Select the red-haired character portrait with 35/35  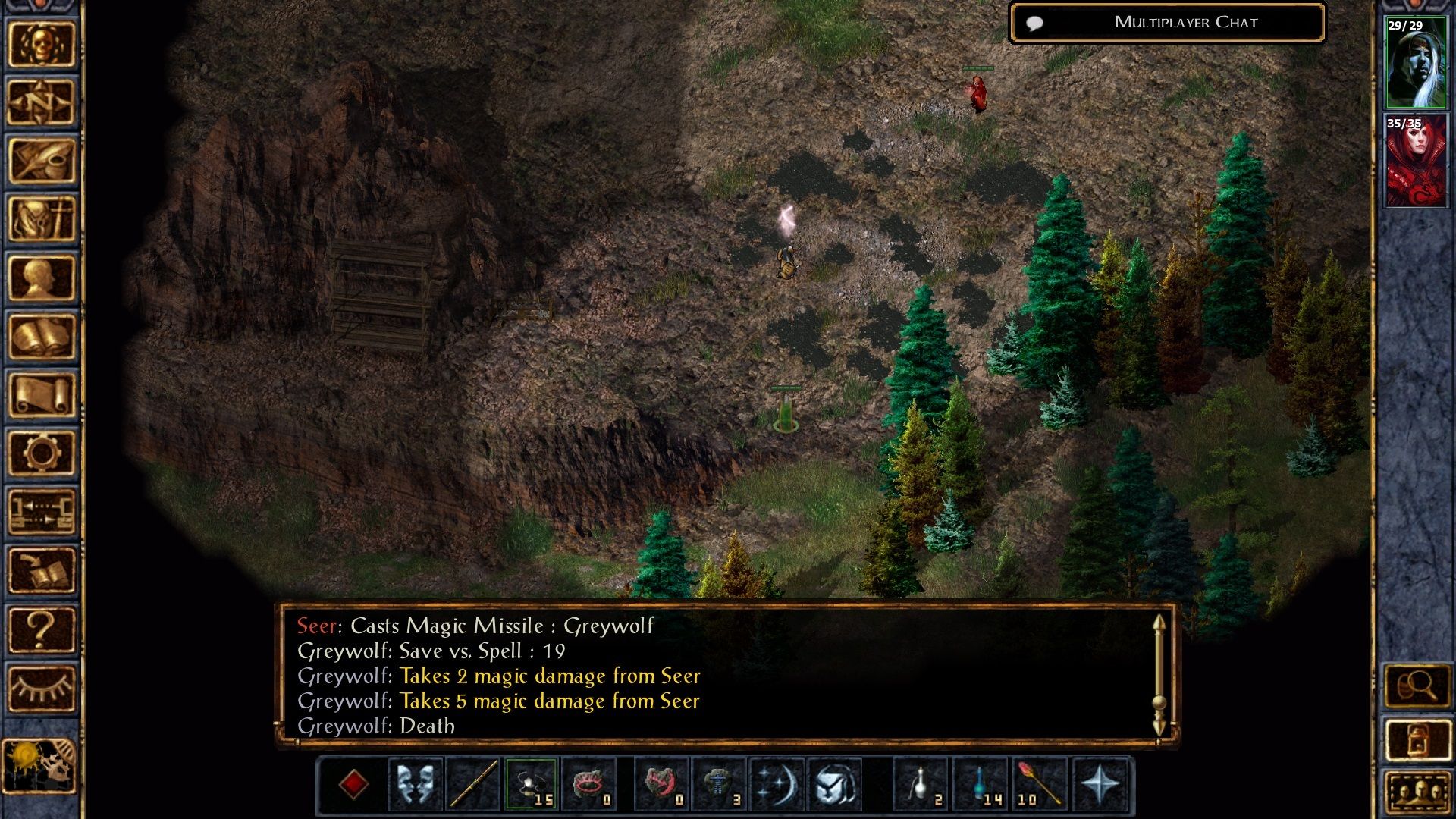(x=1415, y=161)
